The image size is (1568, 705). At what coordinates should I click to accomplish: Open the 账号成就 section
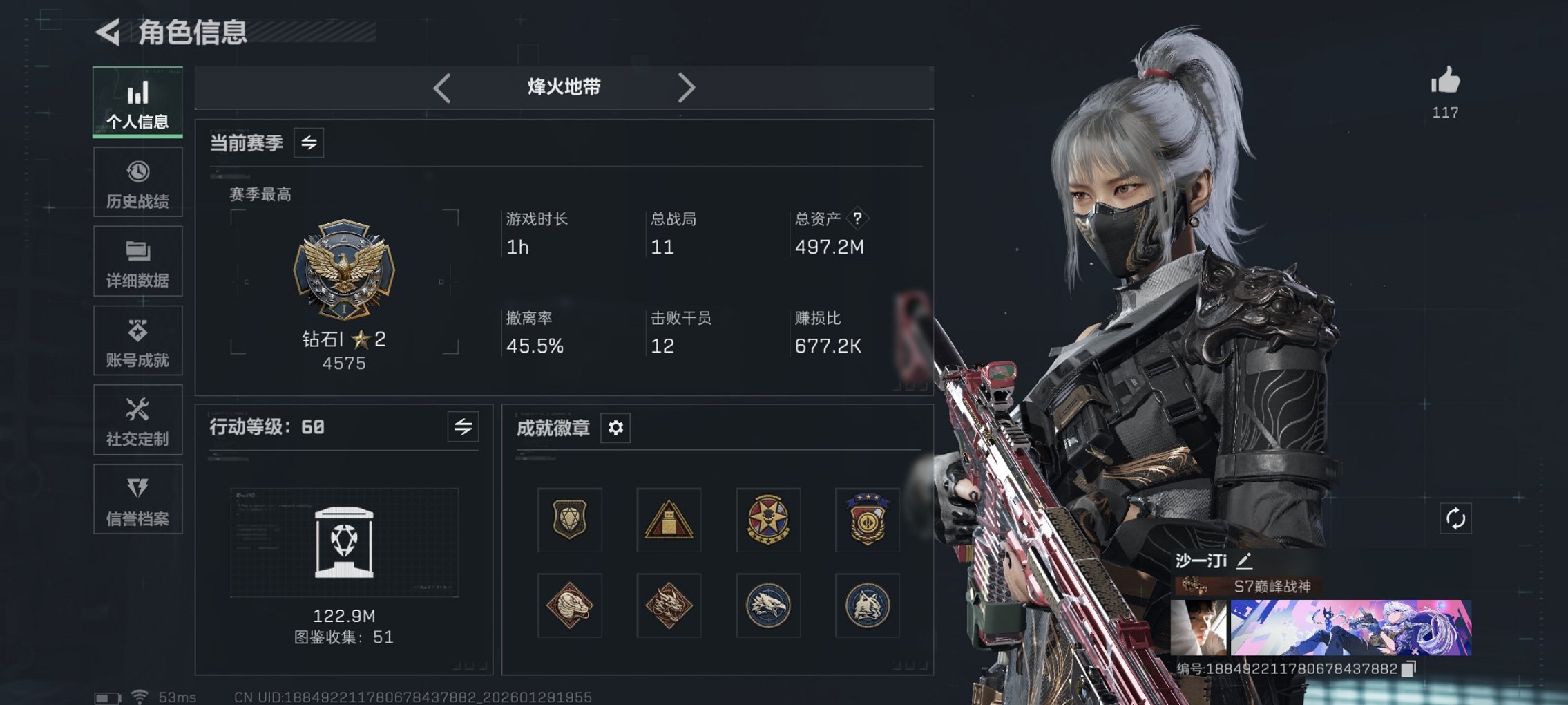click(137, 340)
